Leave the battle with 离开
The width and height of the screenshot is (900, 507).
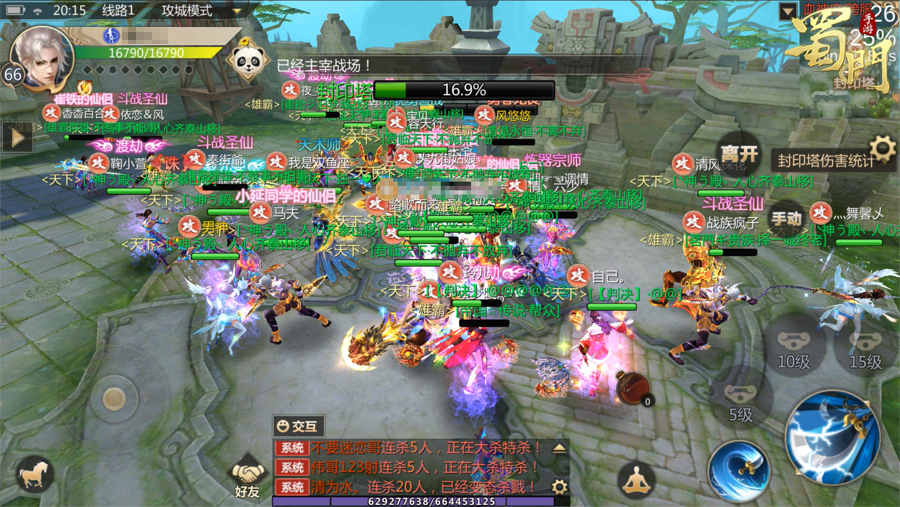[x=739, y=154]
